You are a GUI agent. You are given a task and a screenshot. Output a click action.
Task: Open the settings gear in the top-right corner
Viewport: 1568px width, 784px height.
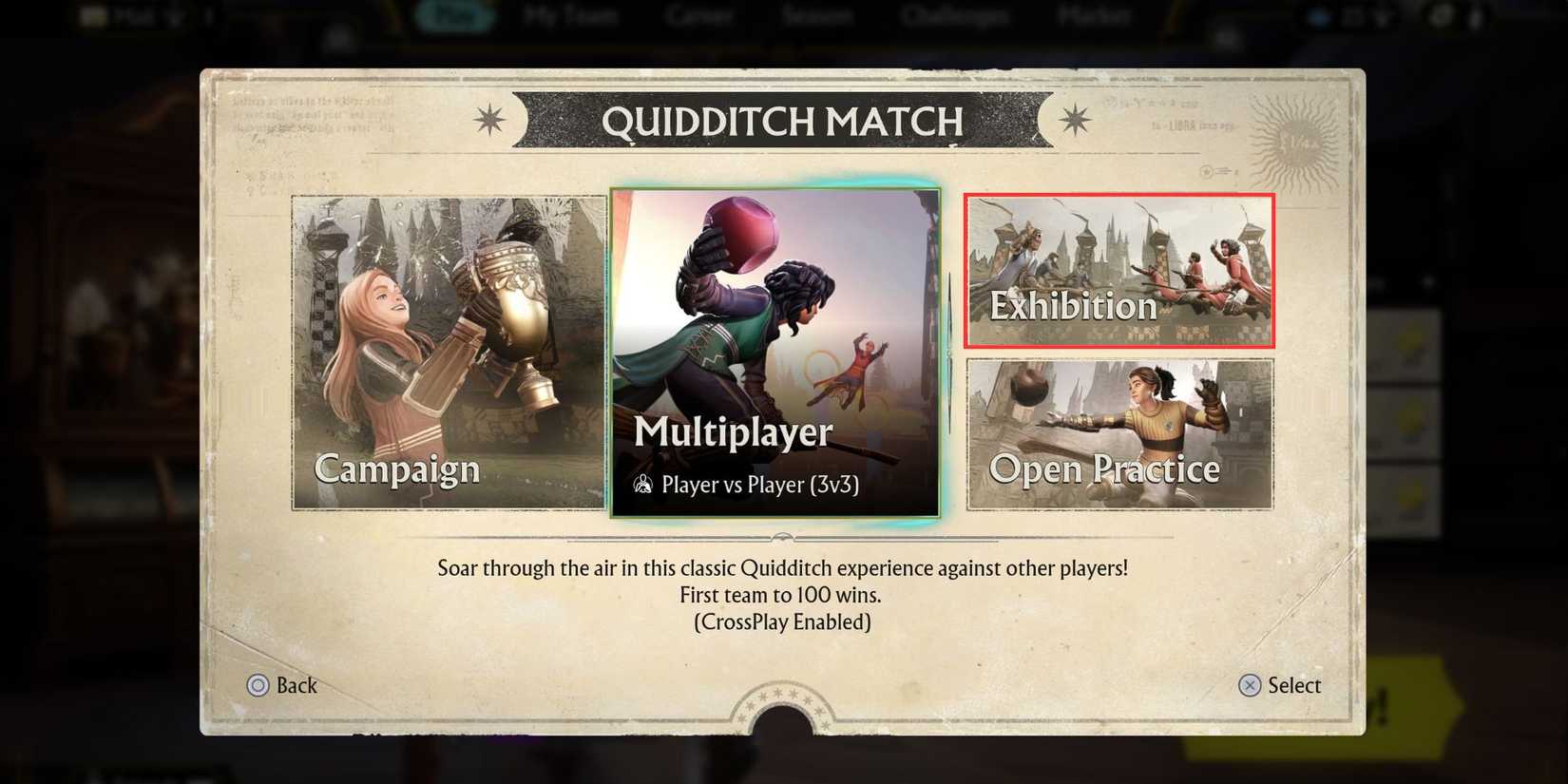1442,15
